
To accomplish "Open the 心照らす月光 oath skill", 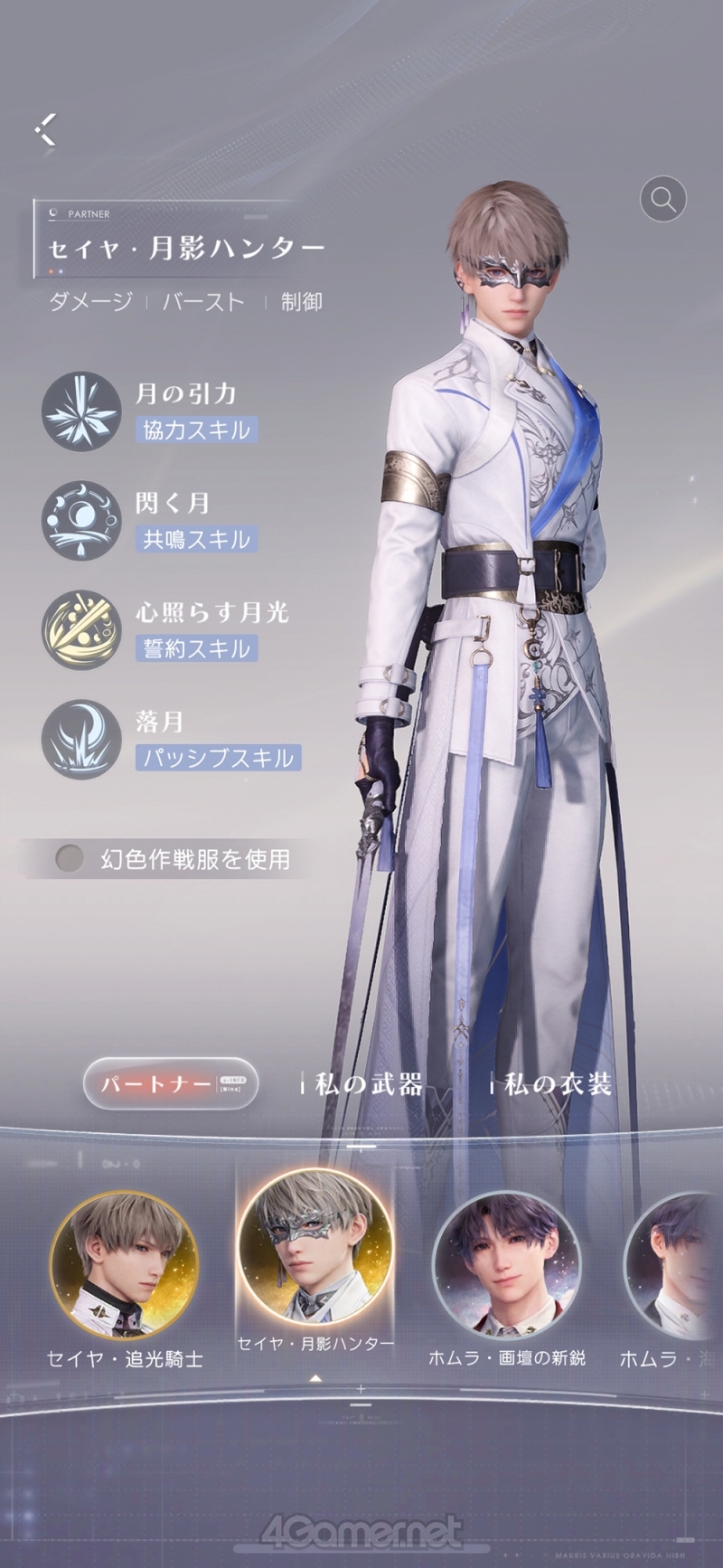I will tap(81, 630).
